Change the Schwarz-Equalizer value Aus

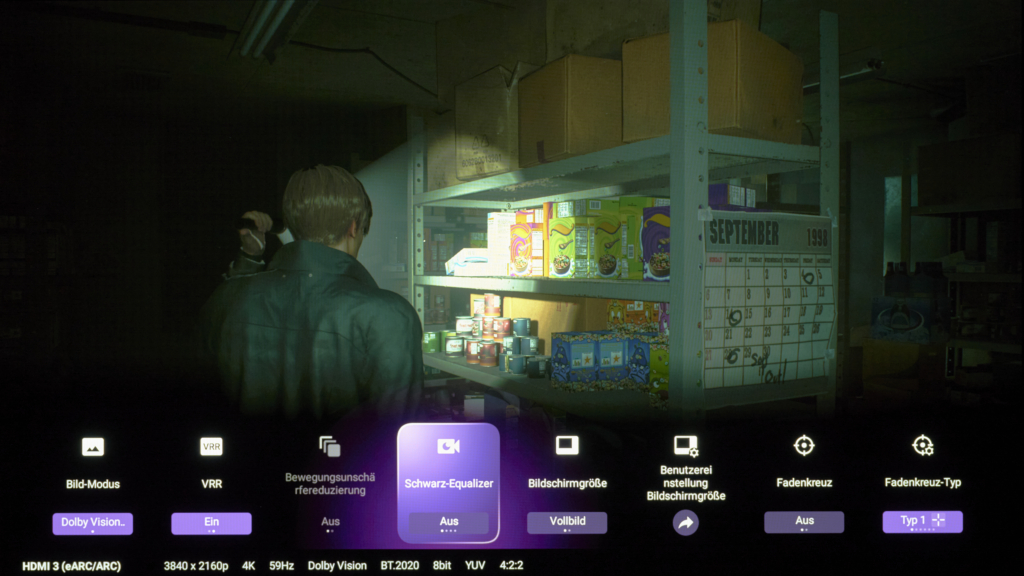[x=448, y=522]
